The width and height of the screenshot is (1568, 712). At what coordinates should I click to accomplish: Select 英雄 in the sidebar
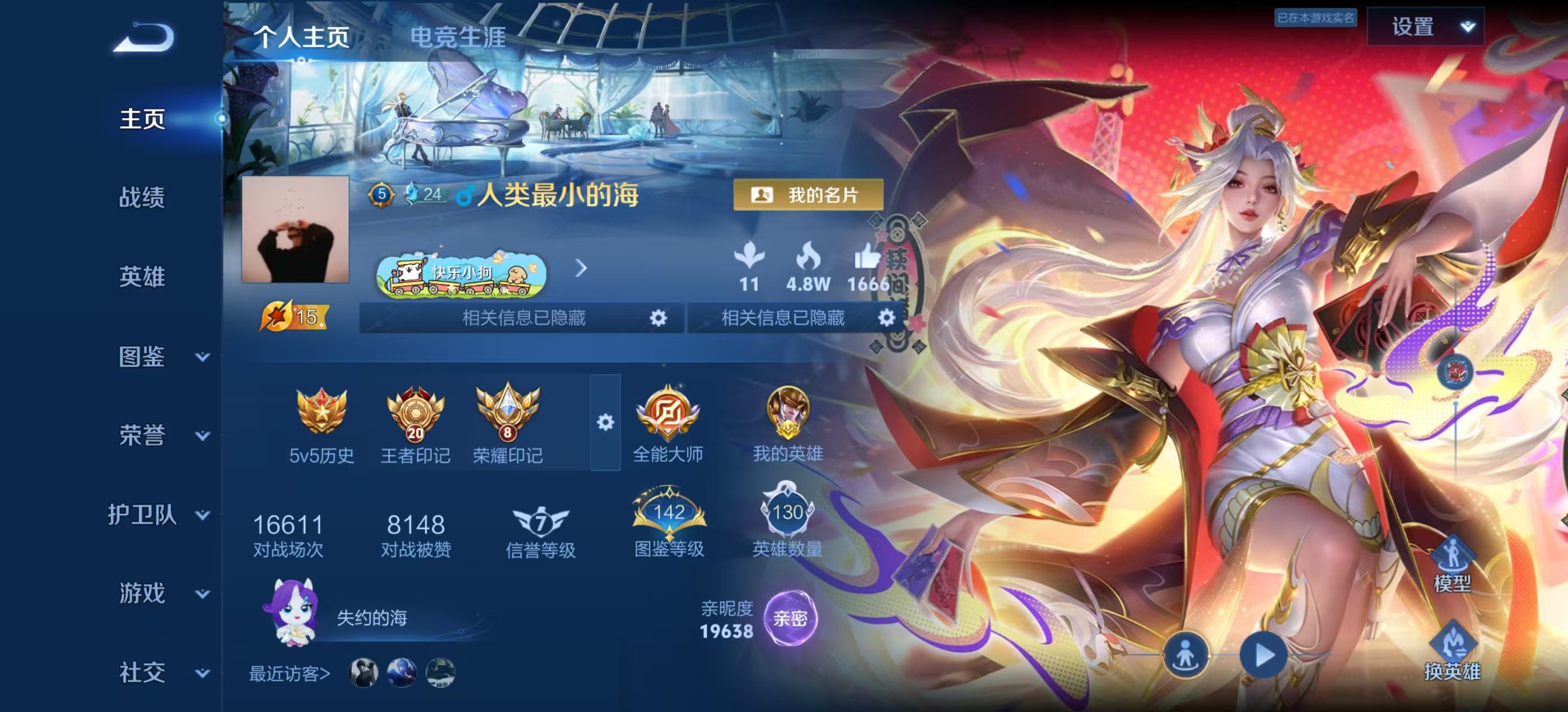pos(142,277)
